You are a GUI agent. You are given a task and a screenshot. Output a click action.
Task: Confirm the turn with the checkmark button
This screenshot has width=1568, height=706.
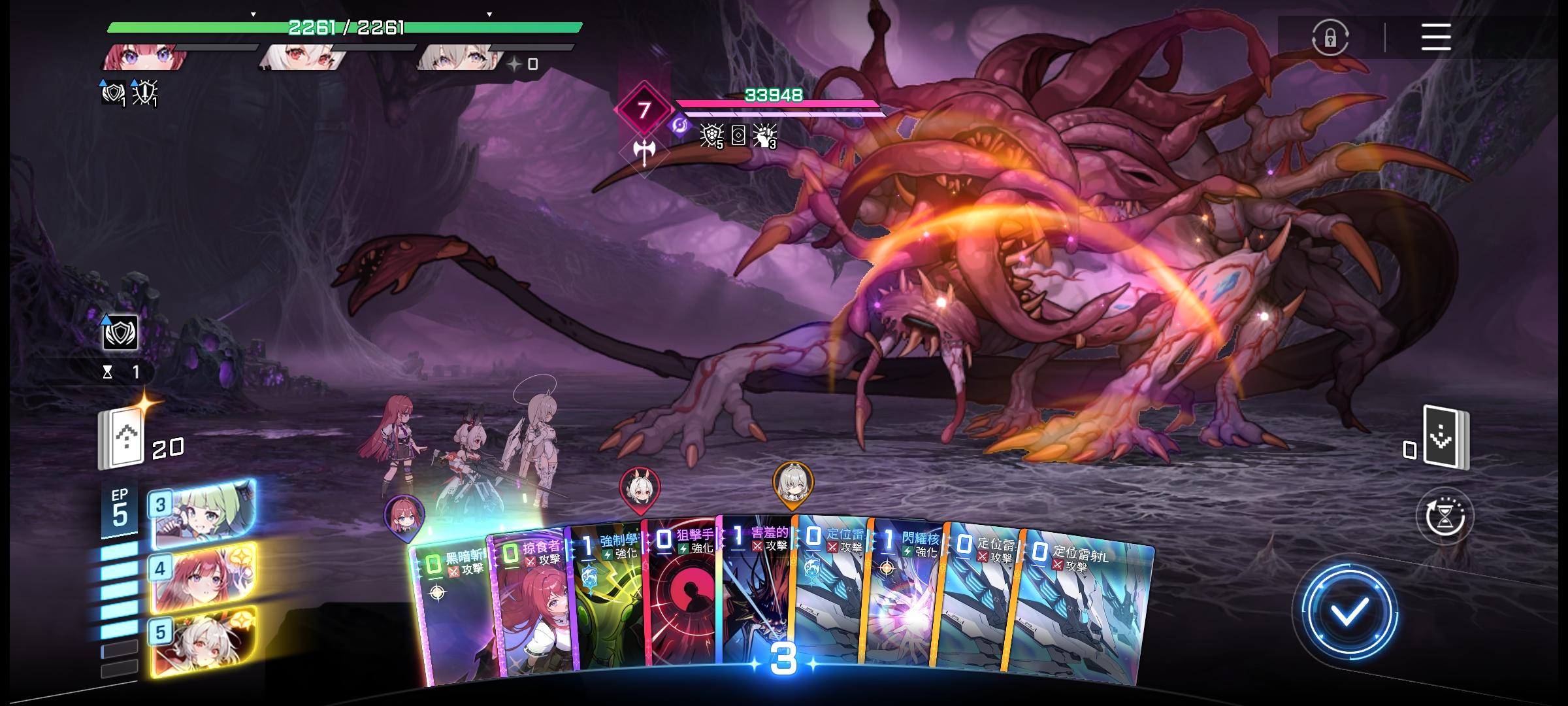click(x=1348, y=612)
